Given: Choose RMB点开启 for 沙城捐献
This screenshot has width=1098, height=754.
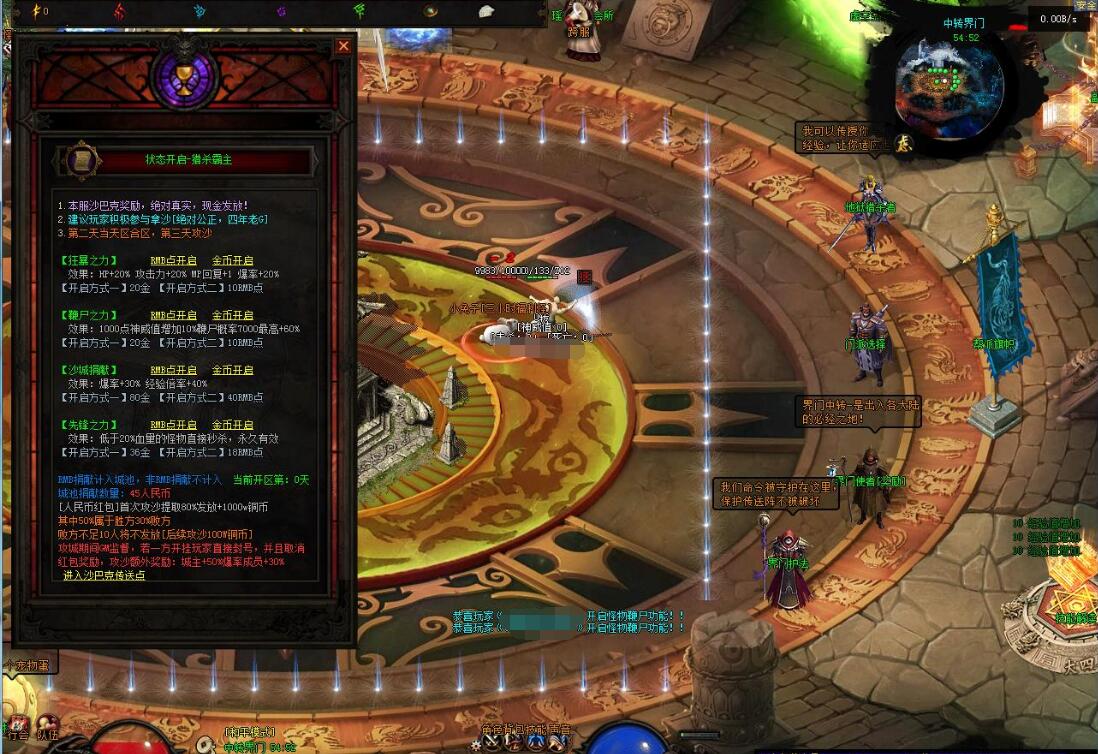Looking at the screenshot, I should (174, 370).
